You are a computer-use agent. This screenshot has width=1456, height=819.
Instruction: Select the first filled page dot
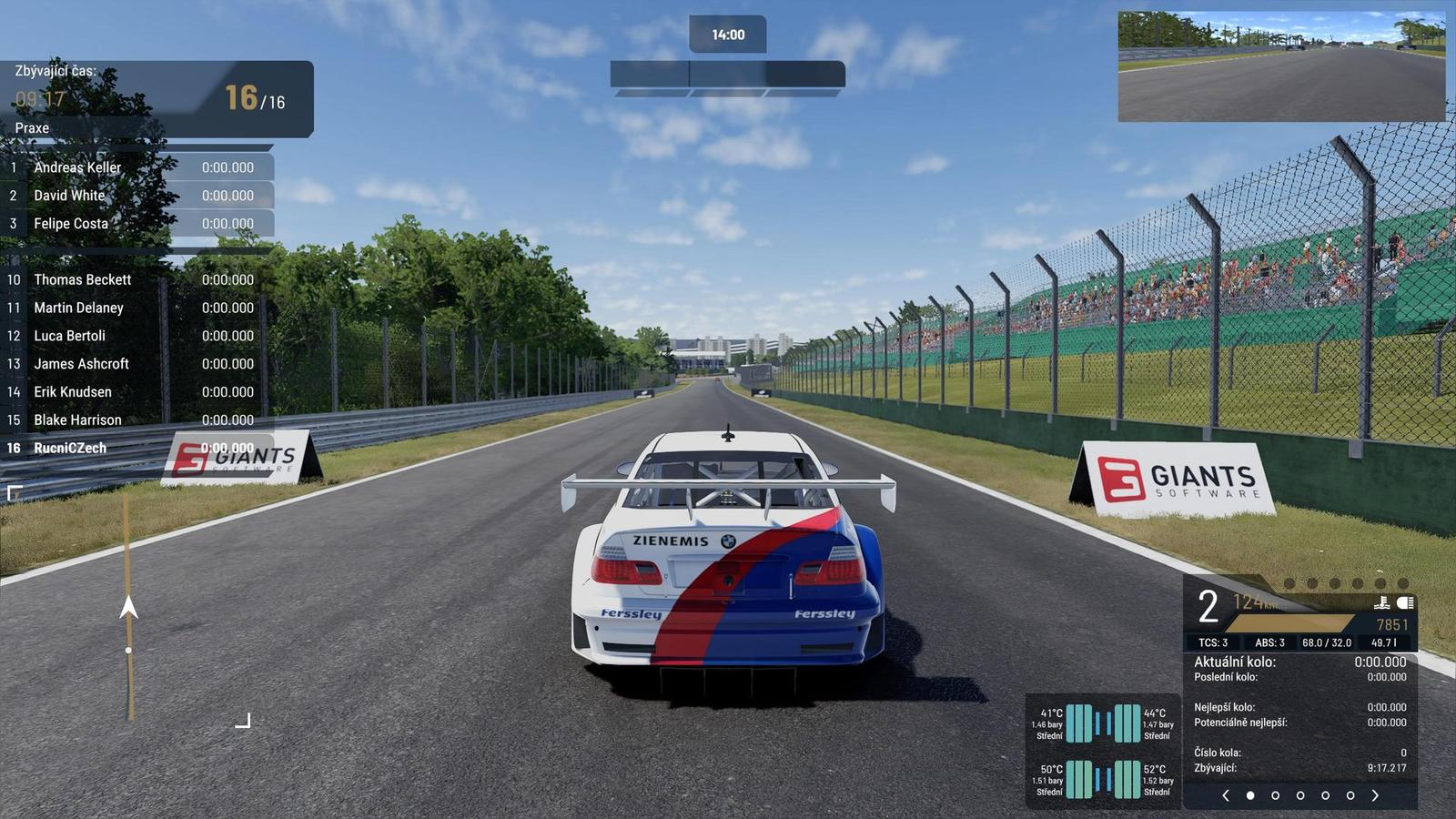click(x=1250, y=794)
